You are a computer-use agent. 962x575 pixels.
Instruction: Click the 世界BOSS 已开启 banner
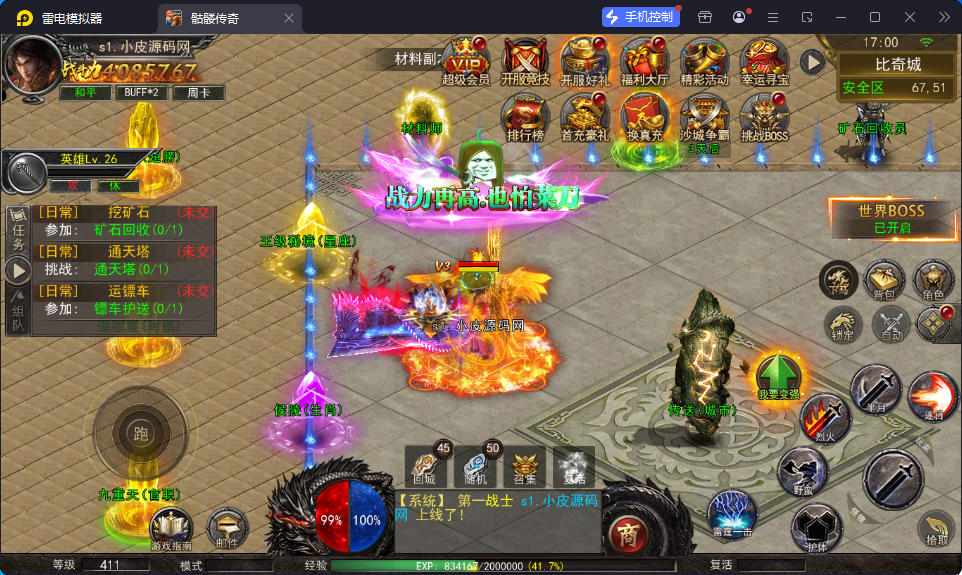[892, 216]
